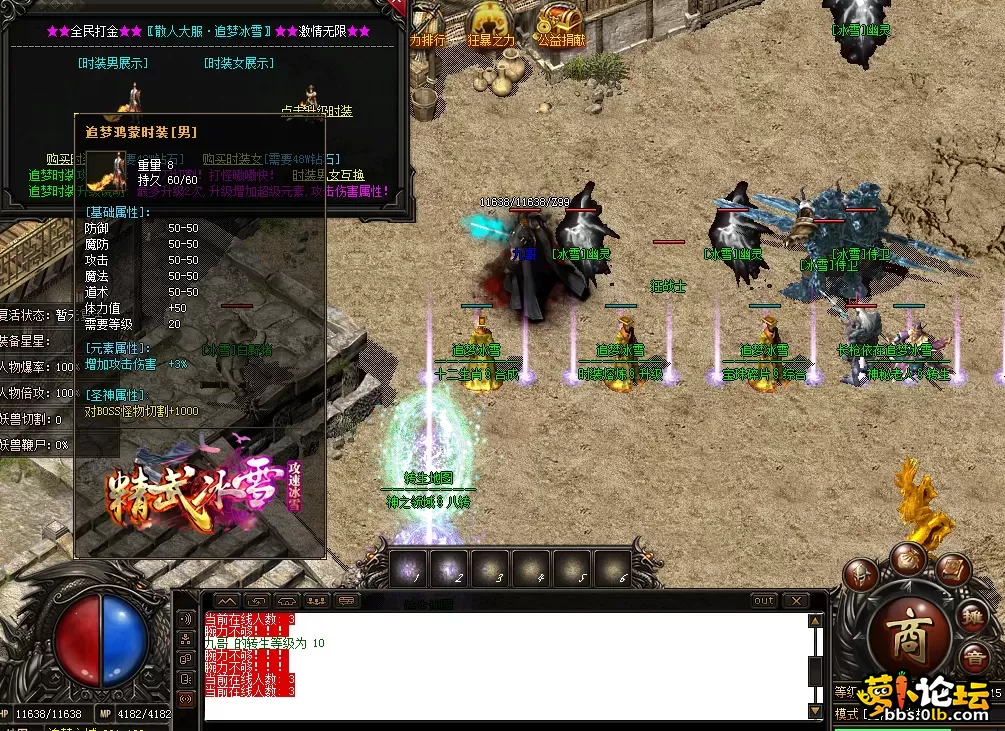Click the chat log scrollbar
Image resolution: width=1005 pixels, height=731 pixels.
pyautogui.click(x=815, y=665)
